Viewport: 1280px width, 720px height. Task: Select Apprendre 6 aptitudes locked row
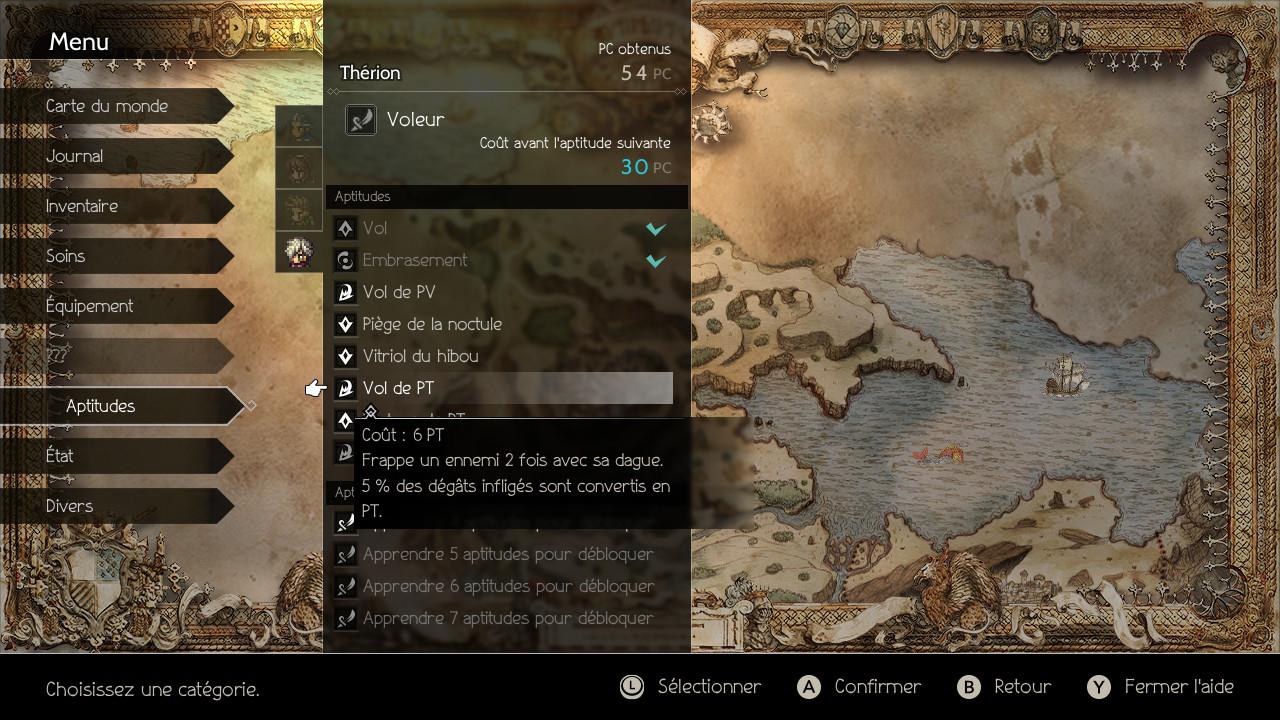click(507, 586)
